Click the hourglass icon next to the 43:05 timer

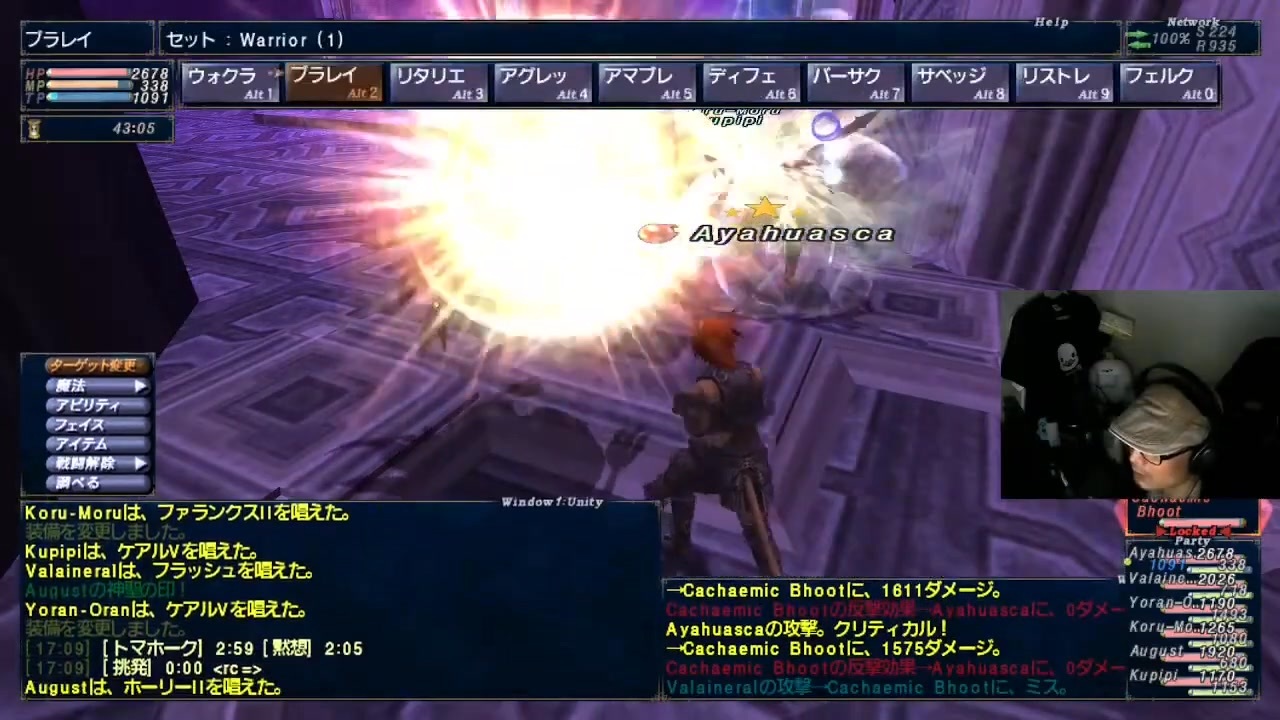tap(33, 128)
